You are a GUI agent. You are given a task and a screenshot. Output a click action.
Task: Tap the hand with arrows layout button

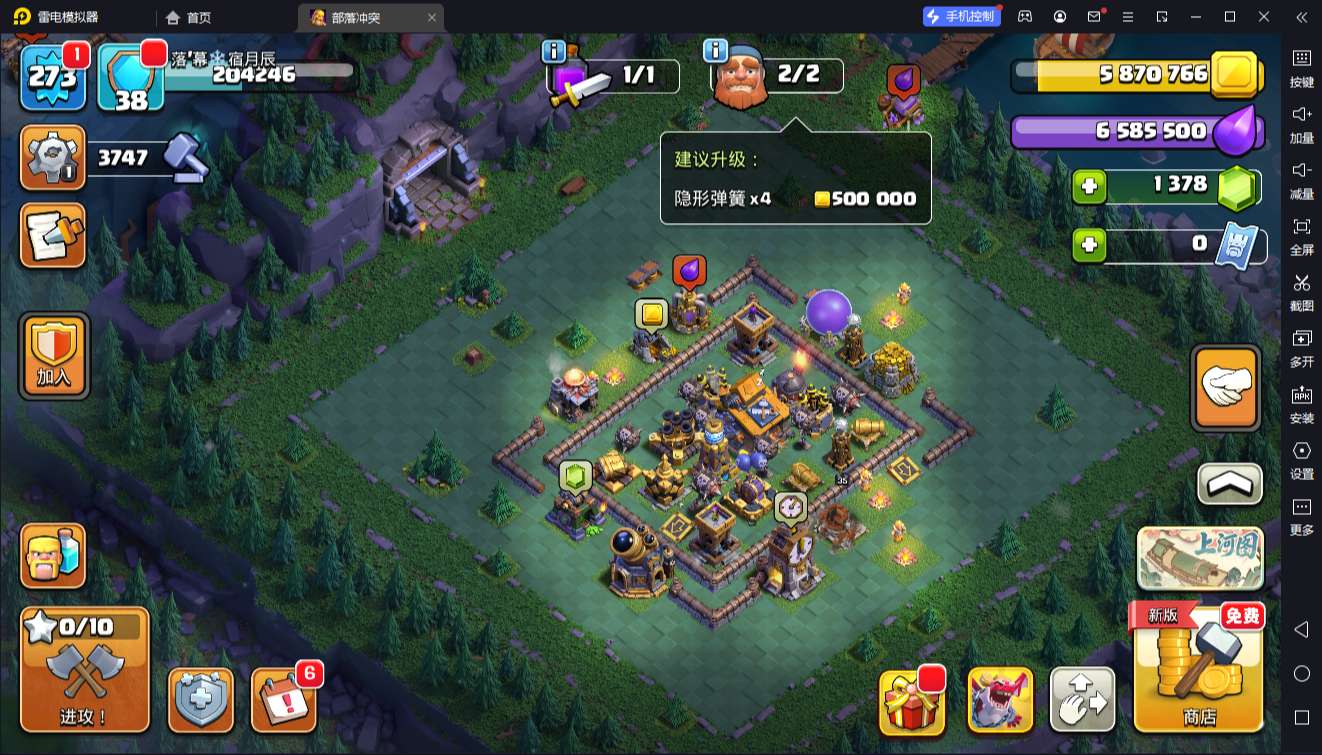click(1082, 700)
